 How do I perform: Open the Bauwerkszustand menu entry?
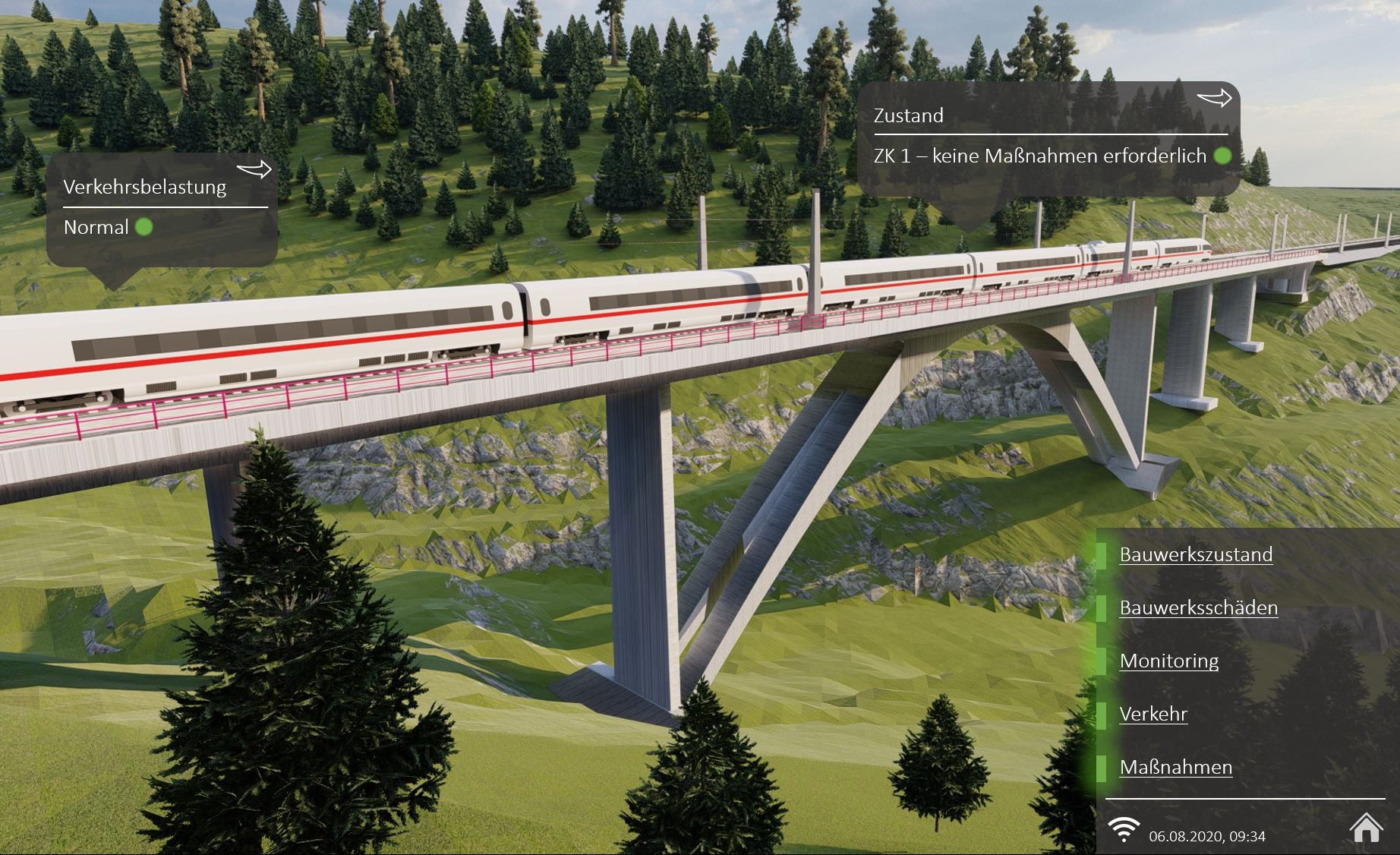[1196, 554]
